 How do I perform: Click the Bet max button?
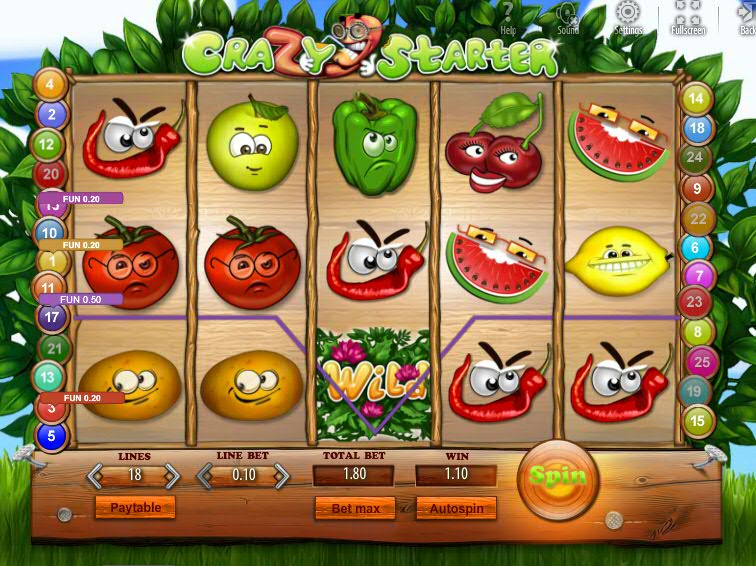(355, 509)
